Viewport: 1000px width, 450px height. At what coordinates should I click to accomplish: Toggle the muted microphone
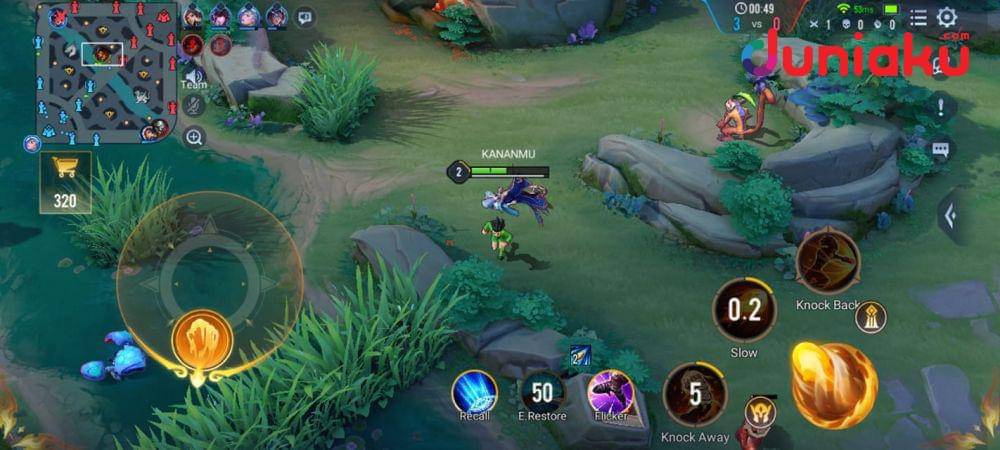pos(194,105)
